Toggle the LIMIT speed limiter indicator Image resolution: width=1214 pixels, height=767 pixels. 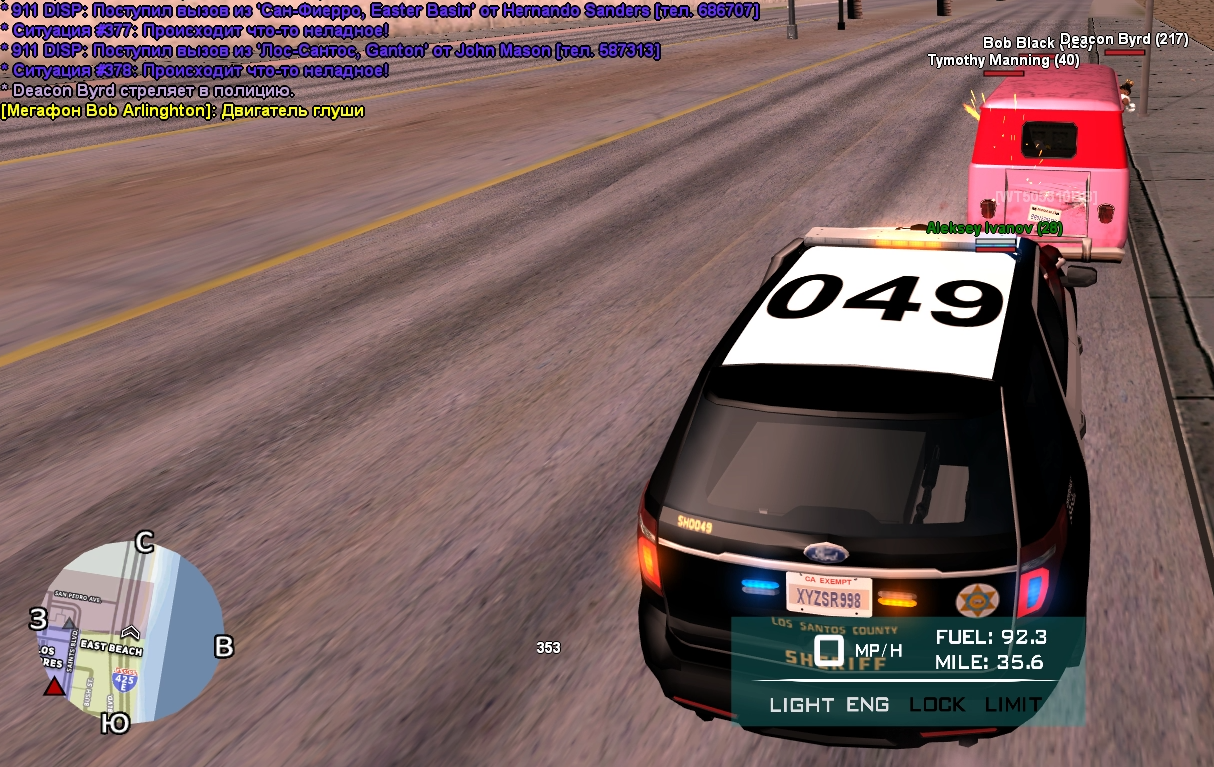pyautogui.click(x=1012, y=705)
